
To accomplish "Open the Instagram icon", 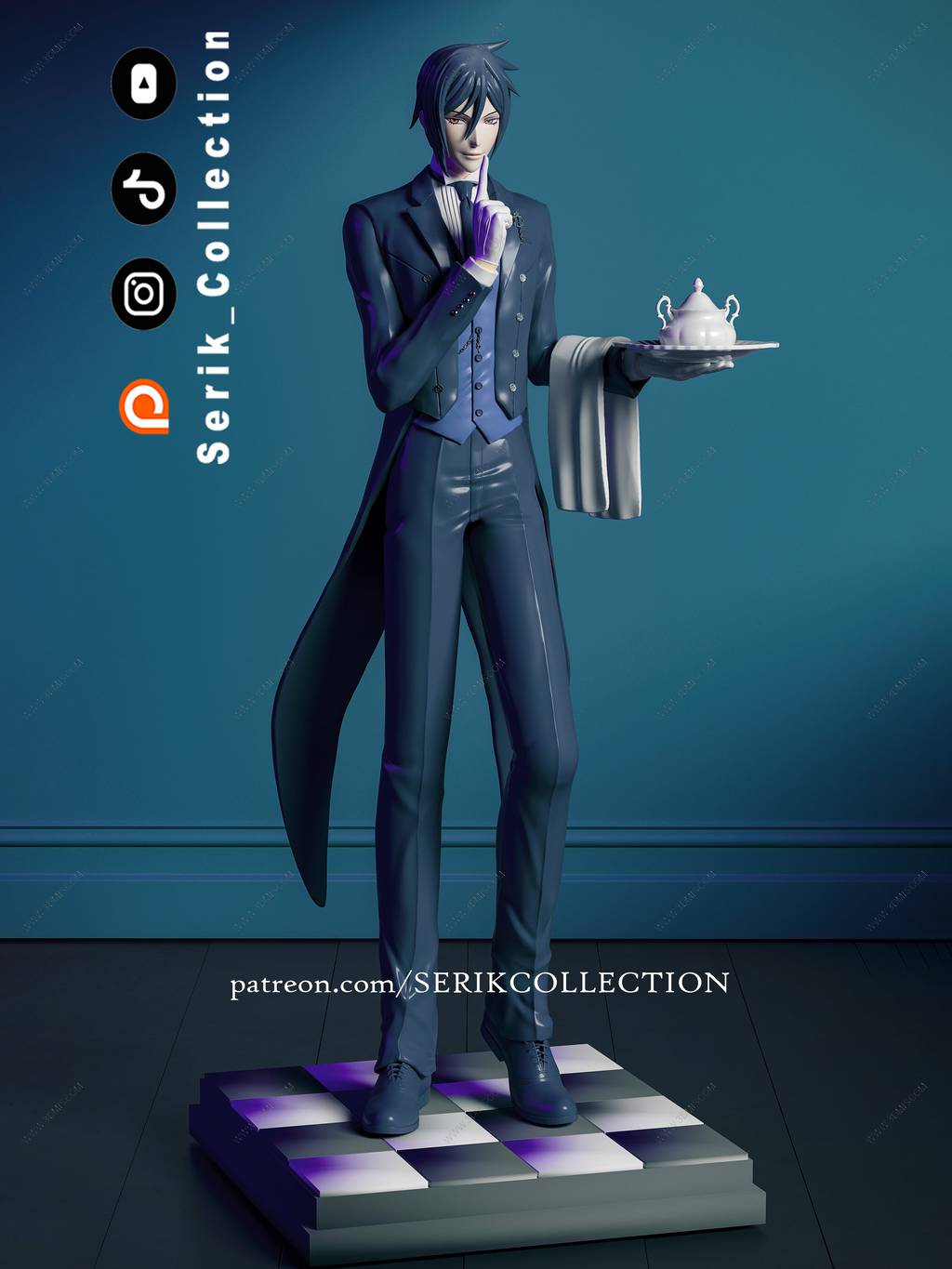I will click(x=144, y=294).
